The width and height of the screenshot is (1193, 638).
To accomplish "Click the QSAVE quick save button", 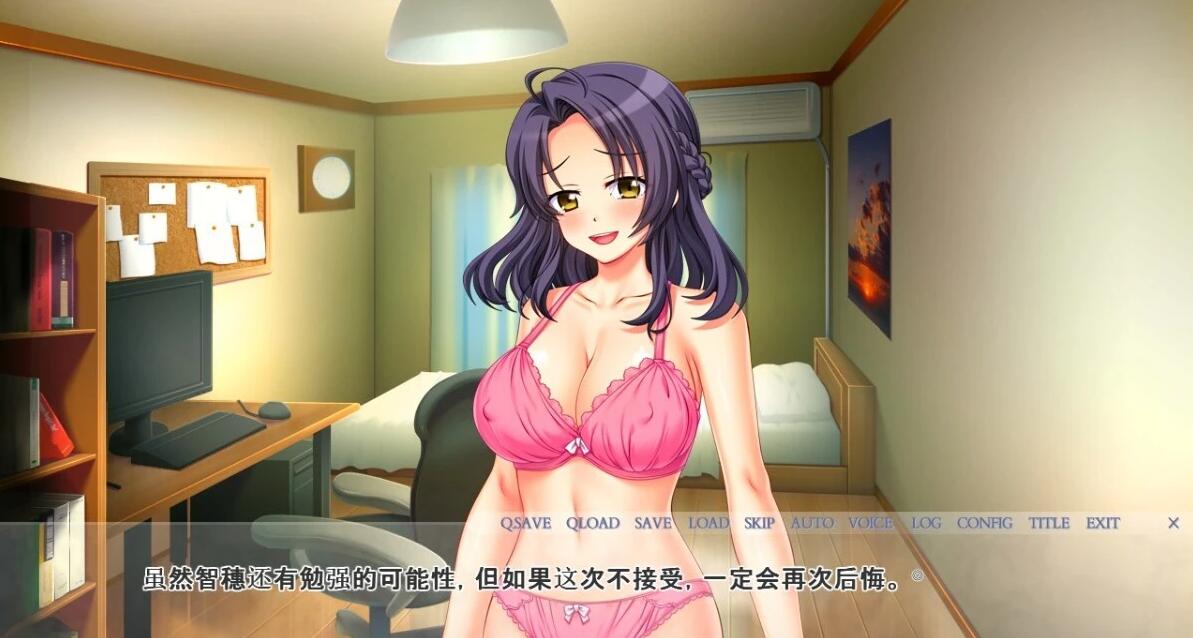I will (525, 523).
